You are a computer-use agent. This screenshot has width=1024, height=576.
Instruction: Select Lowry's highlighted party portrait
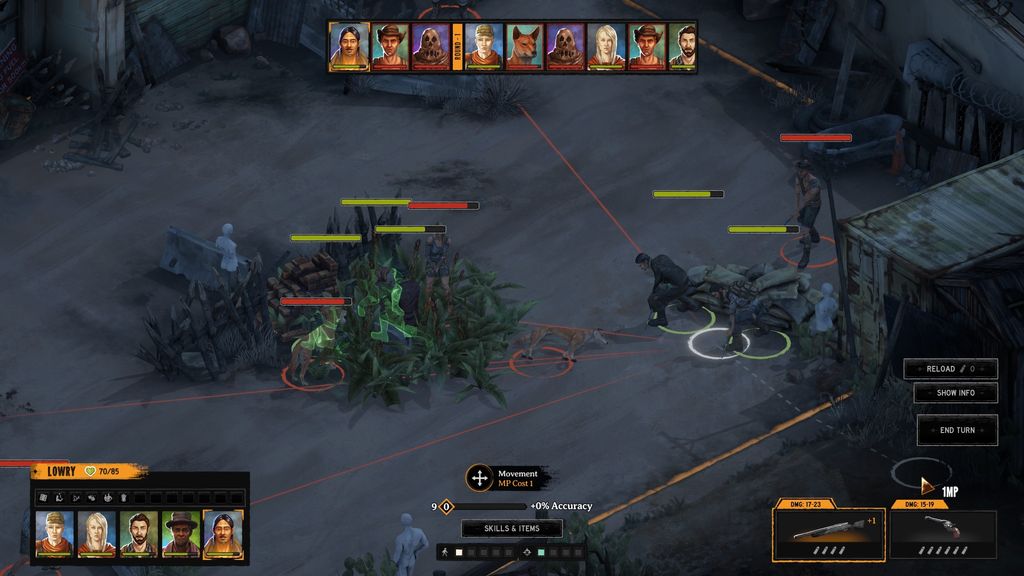[x=223, y=534]
